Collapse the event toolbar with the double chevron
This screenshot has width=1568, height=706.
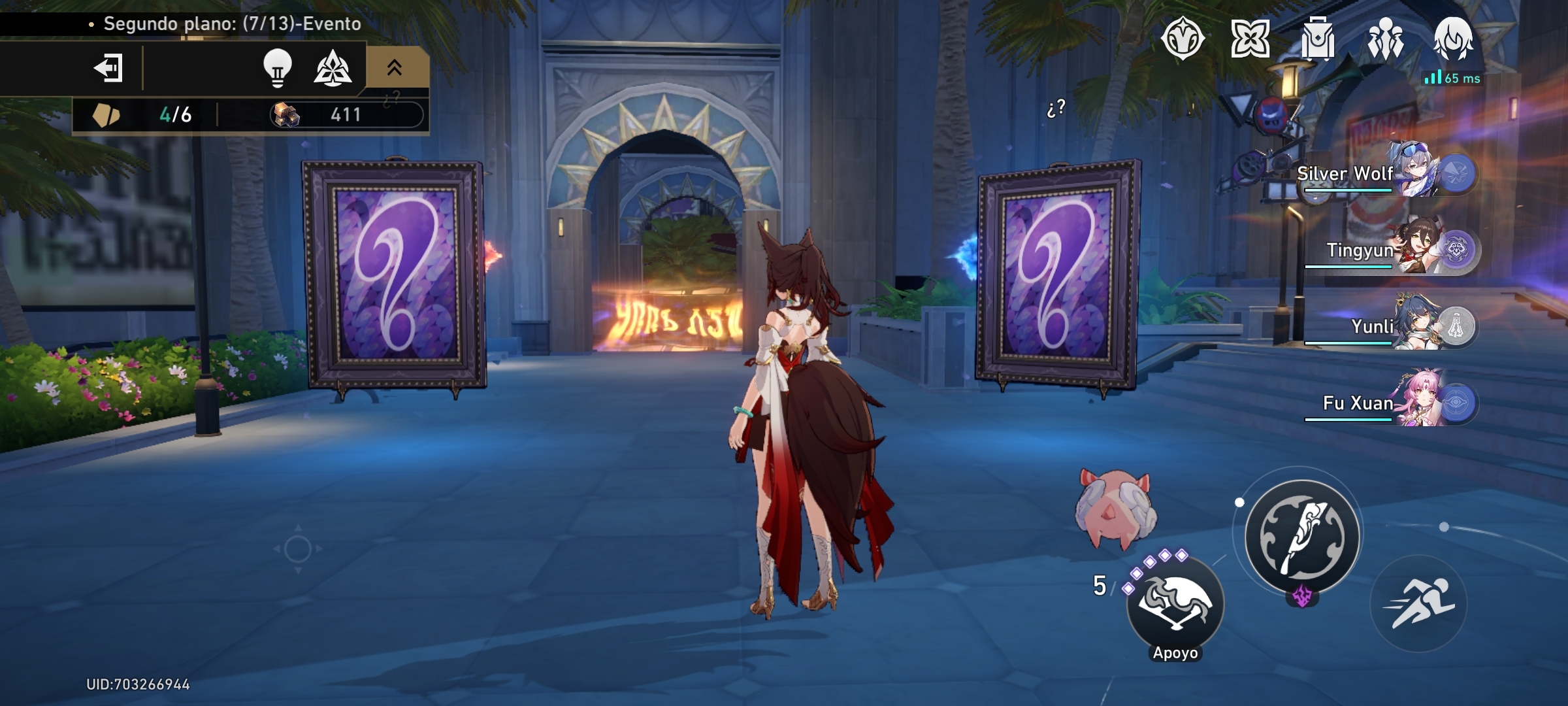[x=393, y=68]
